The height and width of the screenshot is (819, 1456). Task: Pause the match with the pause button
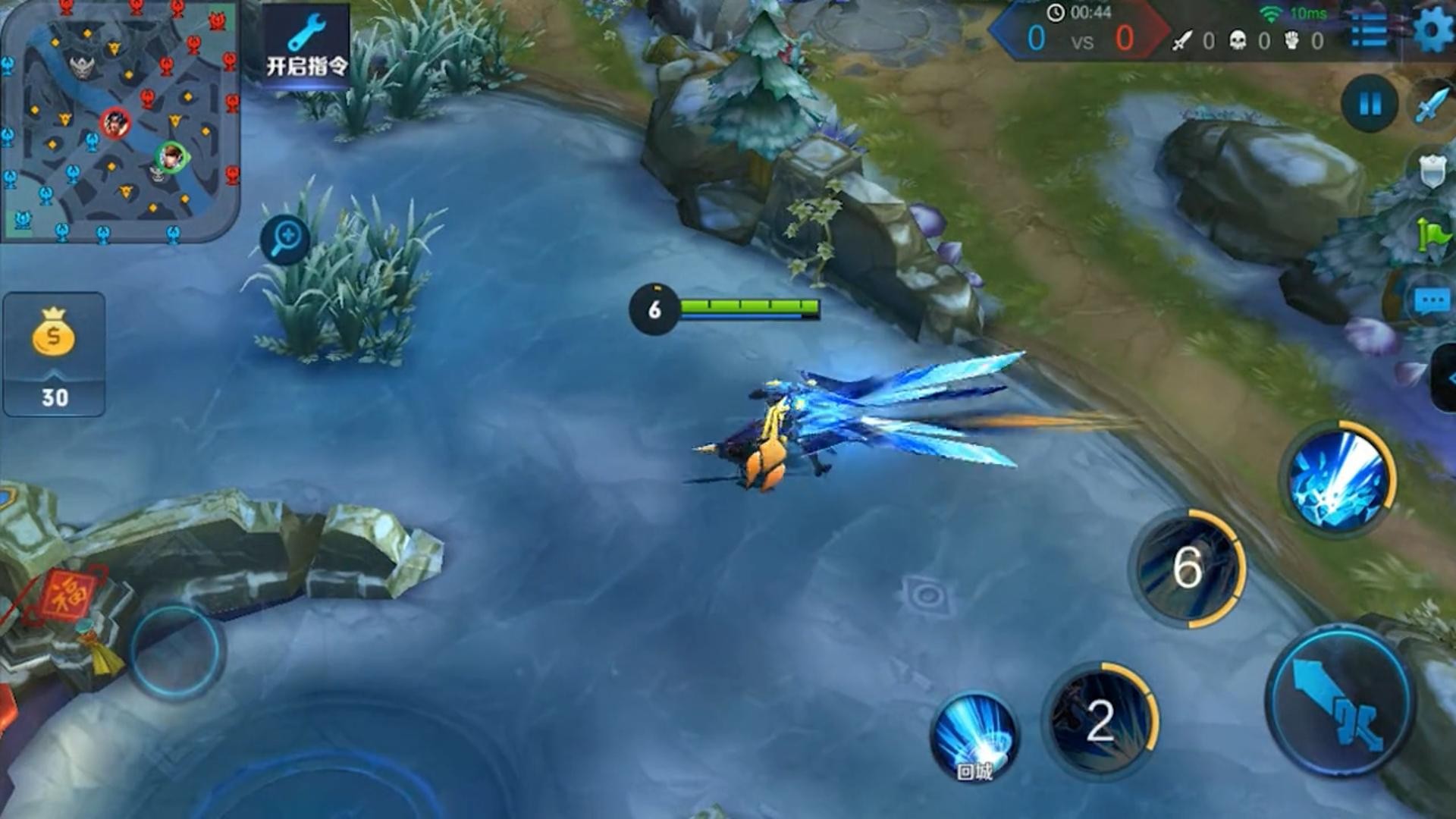pyautogui.click(x=1370, y=103)
